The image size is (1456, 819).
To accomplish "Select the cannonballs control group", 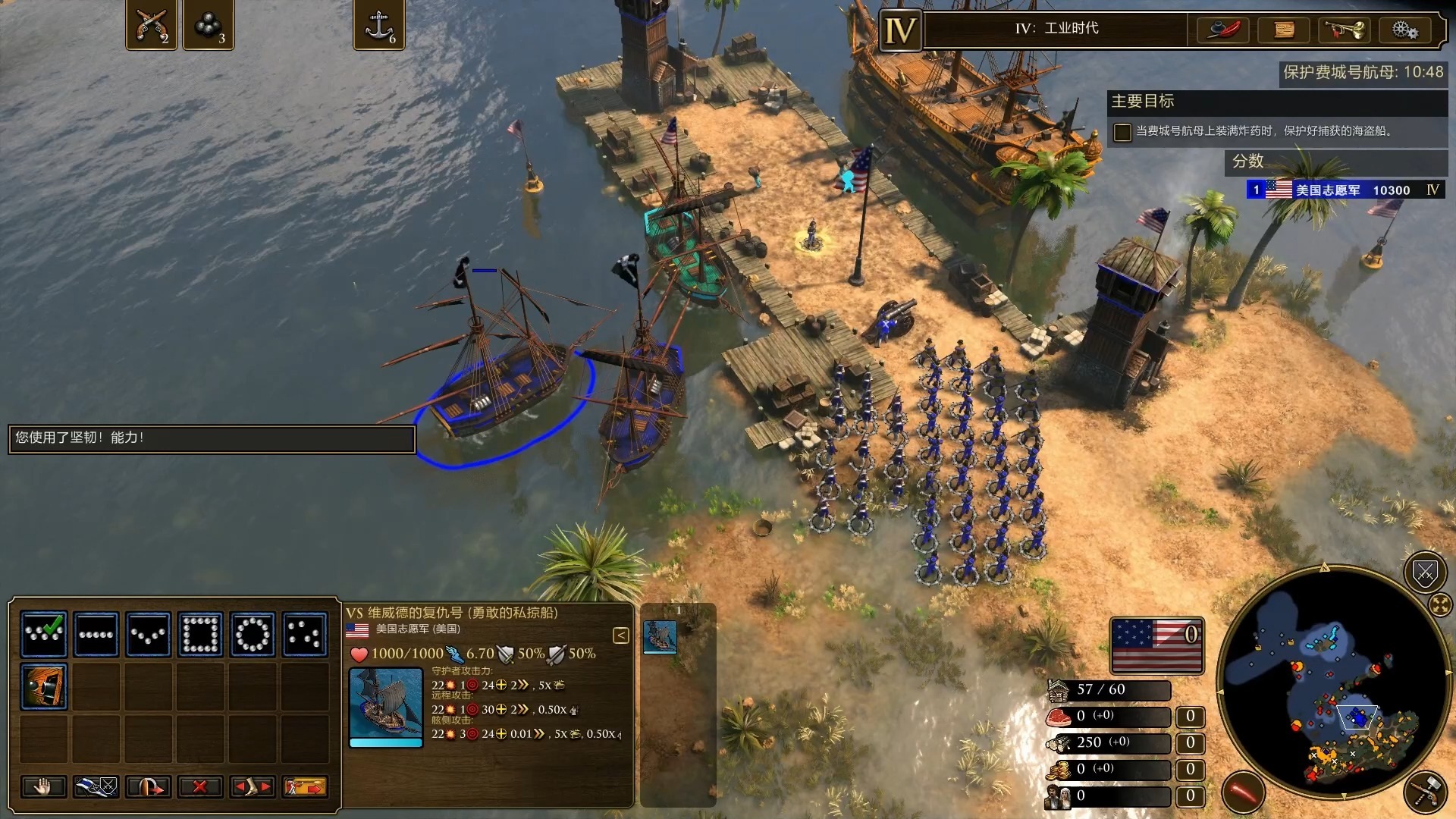I will click(x=208, y=25).
